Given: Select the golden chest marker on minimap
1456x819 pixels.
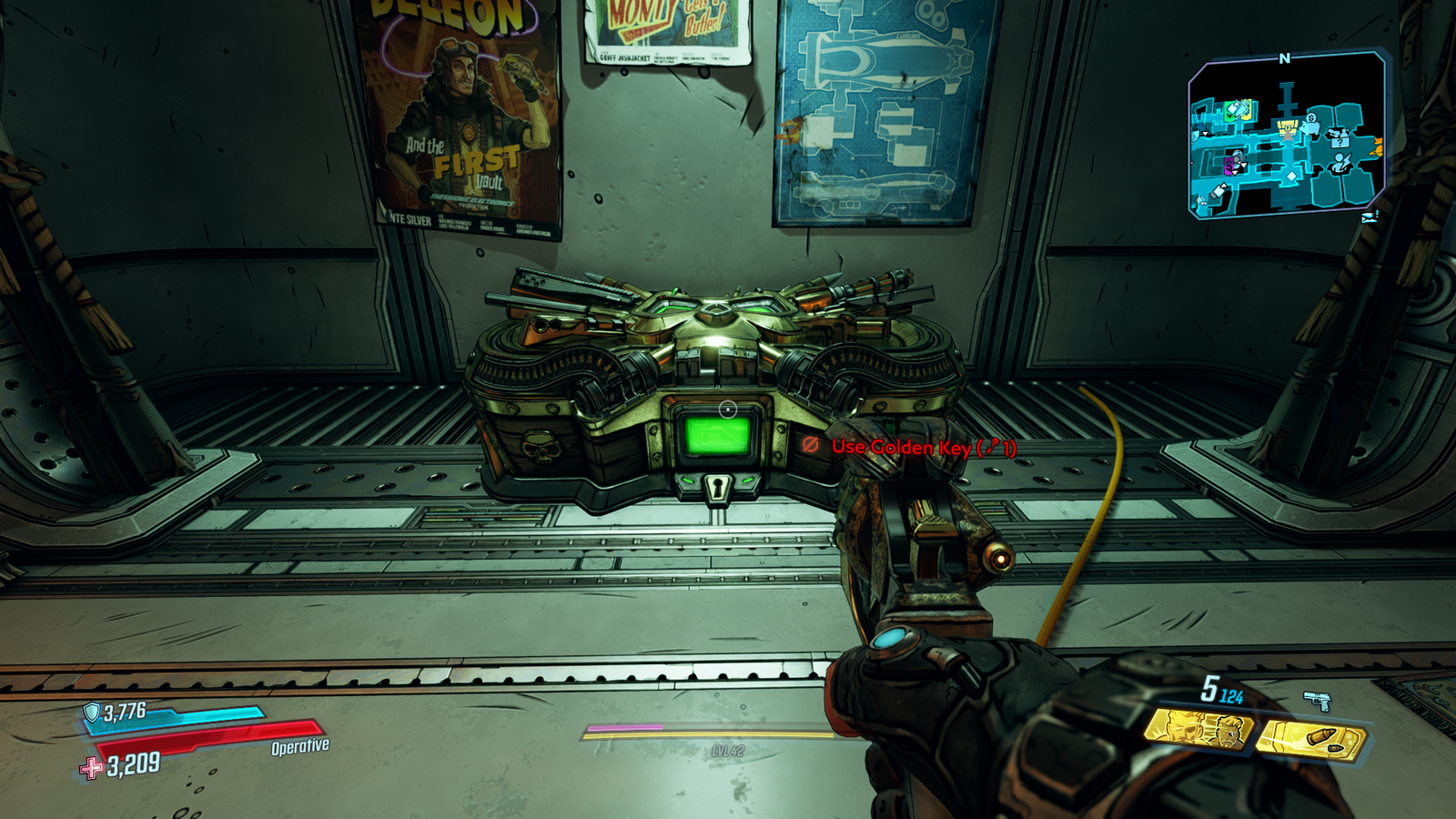Looking at the screenshot, I should tap(1287, 129).
